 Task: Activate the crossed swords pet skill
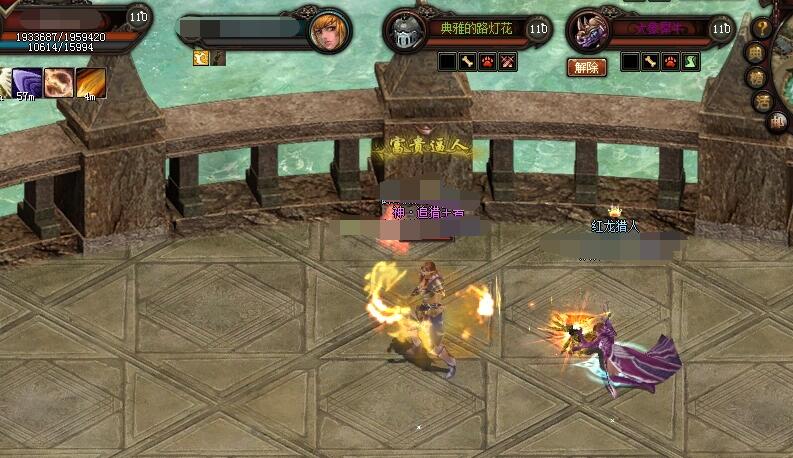(508, 62)
